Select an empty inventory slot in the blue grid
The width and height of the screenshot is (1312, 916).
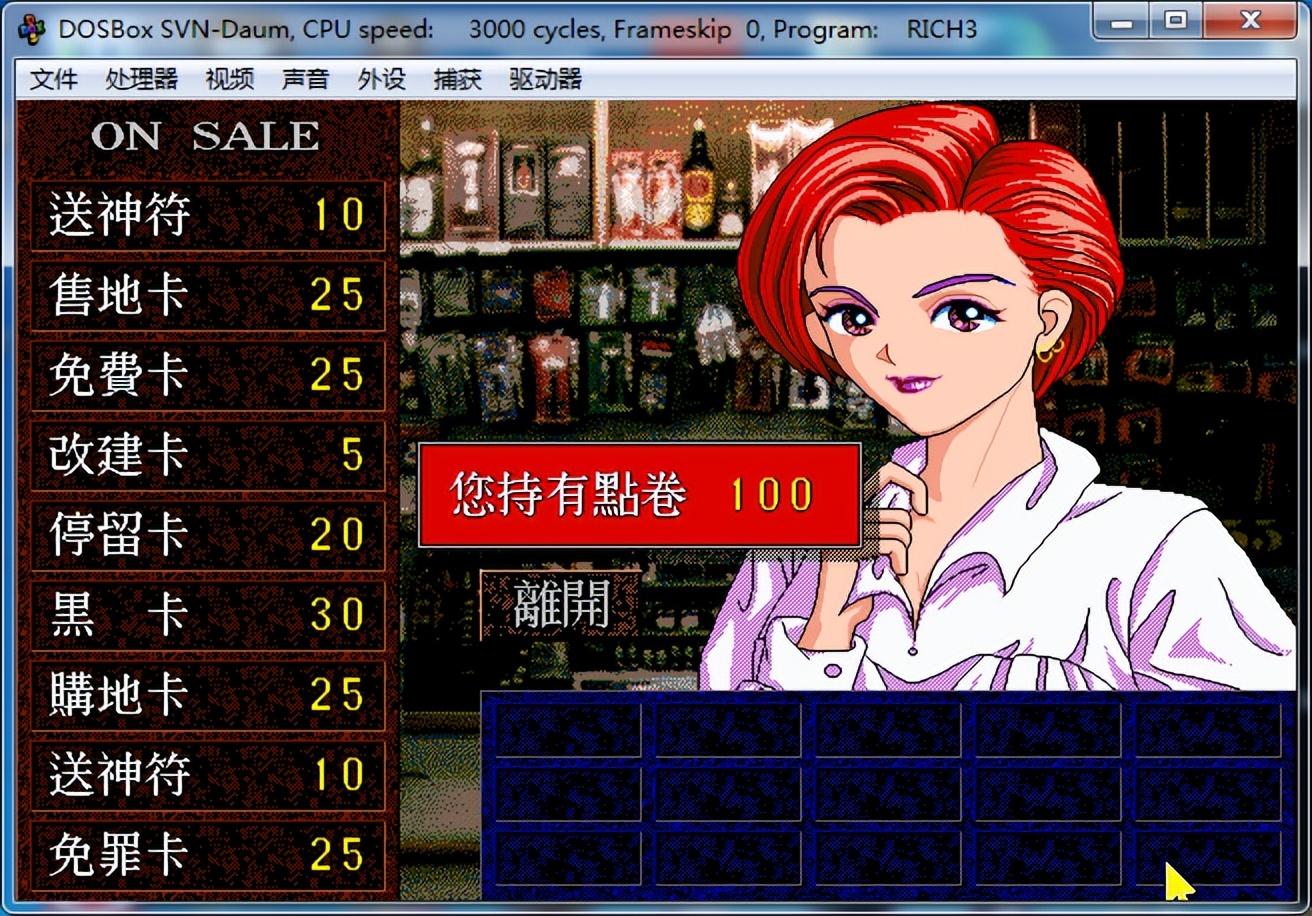570,731
